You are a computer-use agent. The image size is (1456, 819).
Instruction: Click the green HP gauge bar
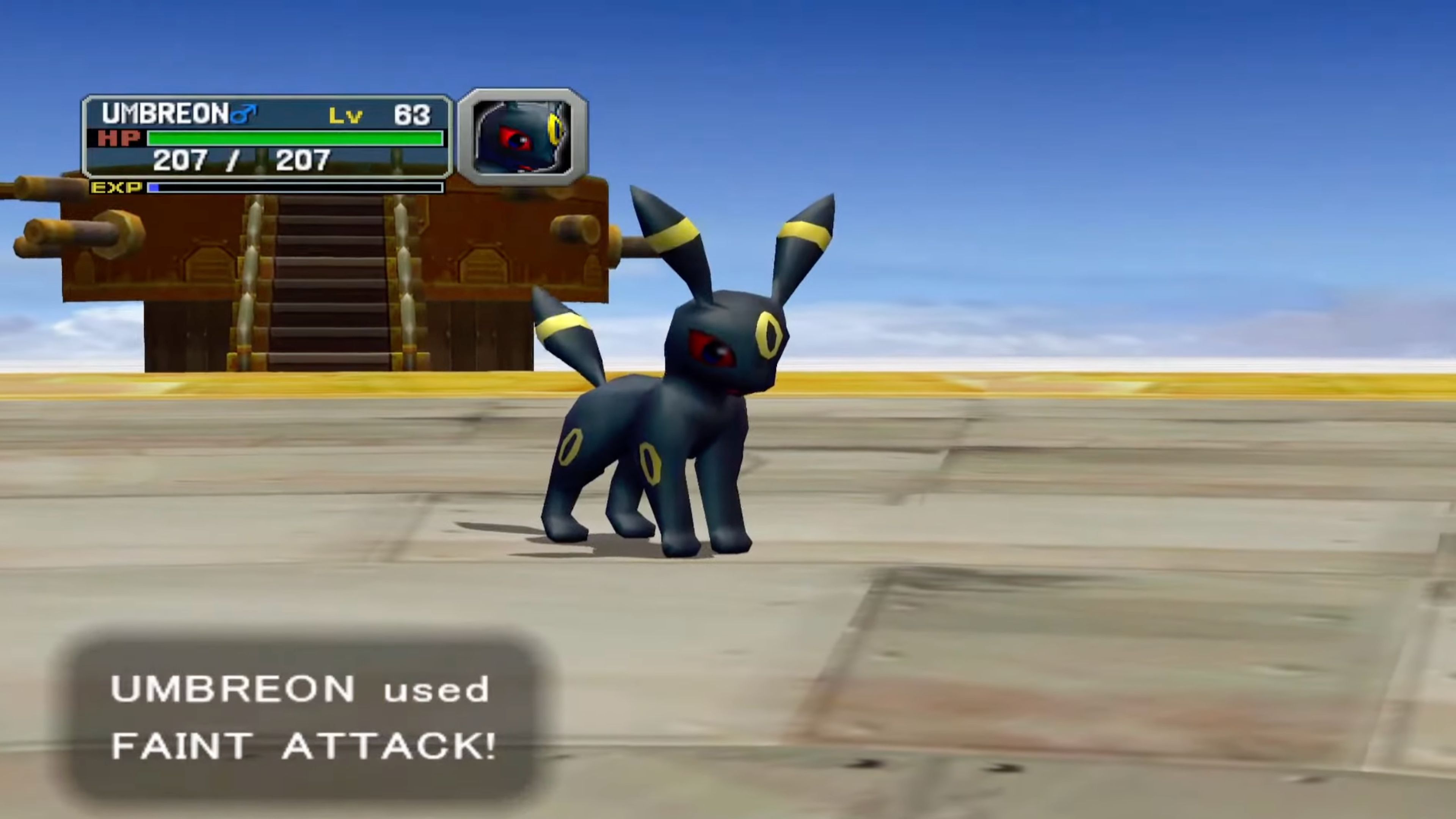point(294,138)
